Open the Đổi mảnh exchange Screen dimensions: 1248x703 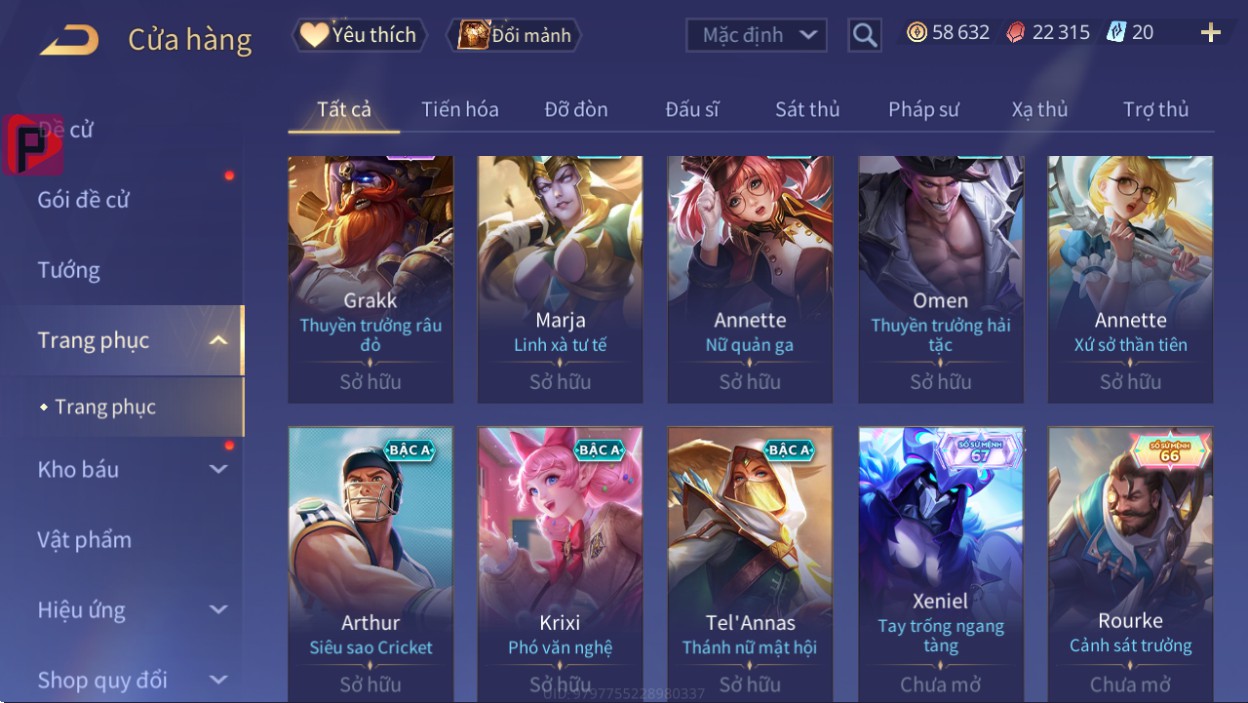point(515,36)
